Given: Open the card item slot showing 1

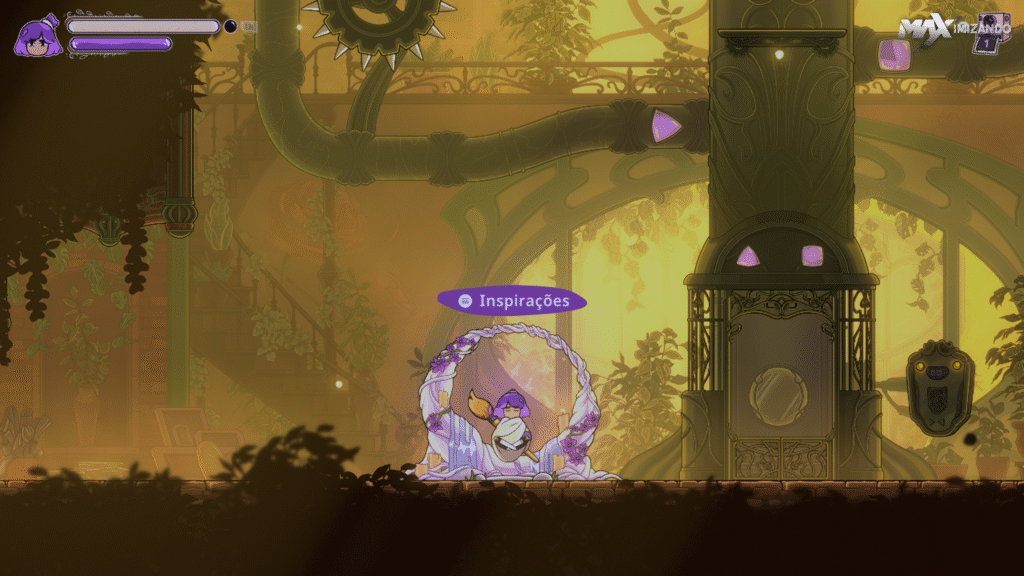Looking at the screenshot, I should pyautogui.click(x=992, y=32).
